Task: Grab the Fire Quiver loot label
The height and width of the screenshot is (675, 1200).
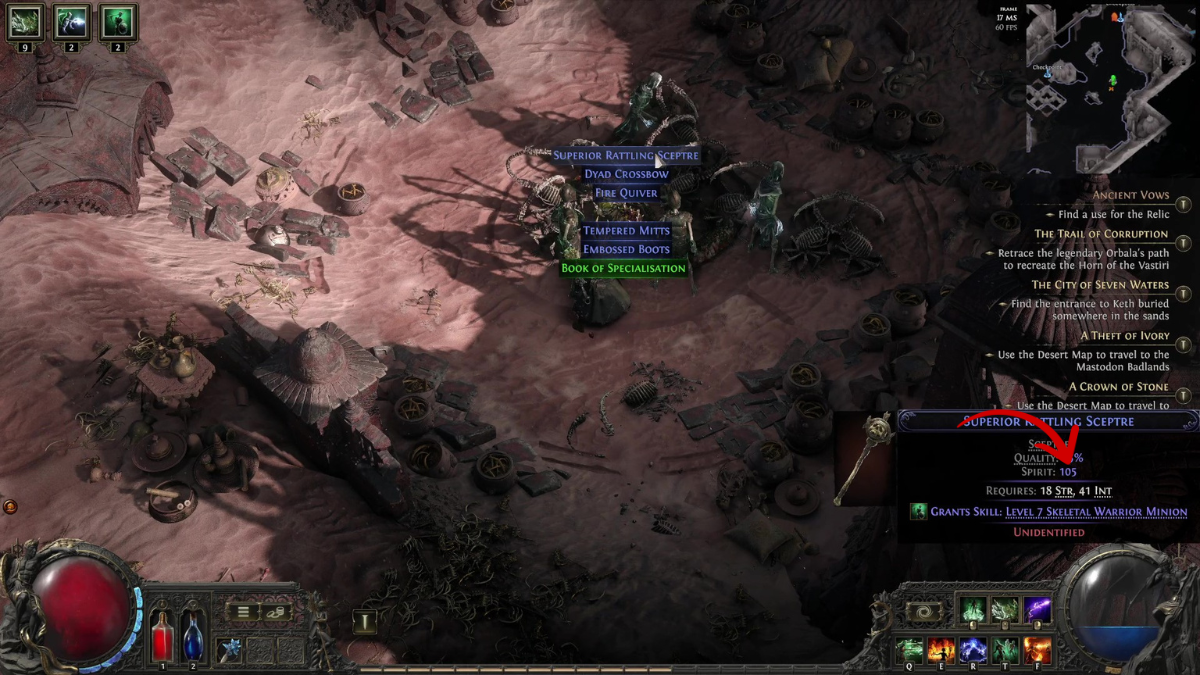Action: [x=626, y=193]
